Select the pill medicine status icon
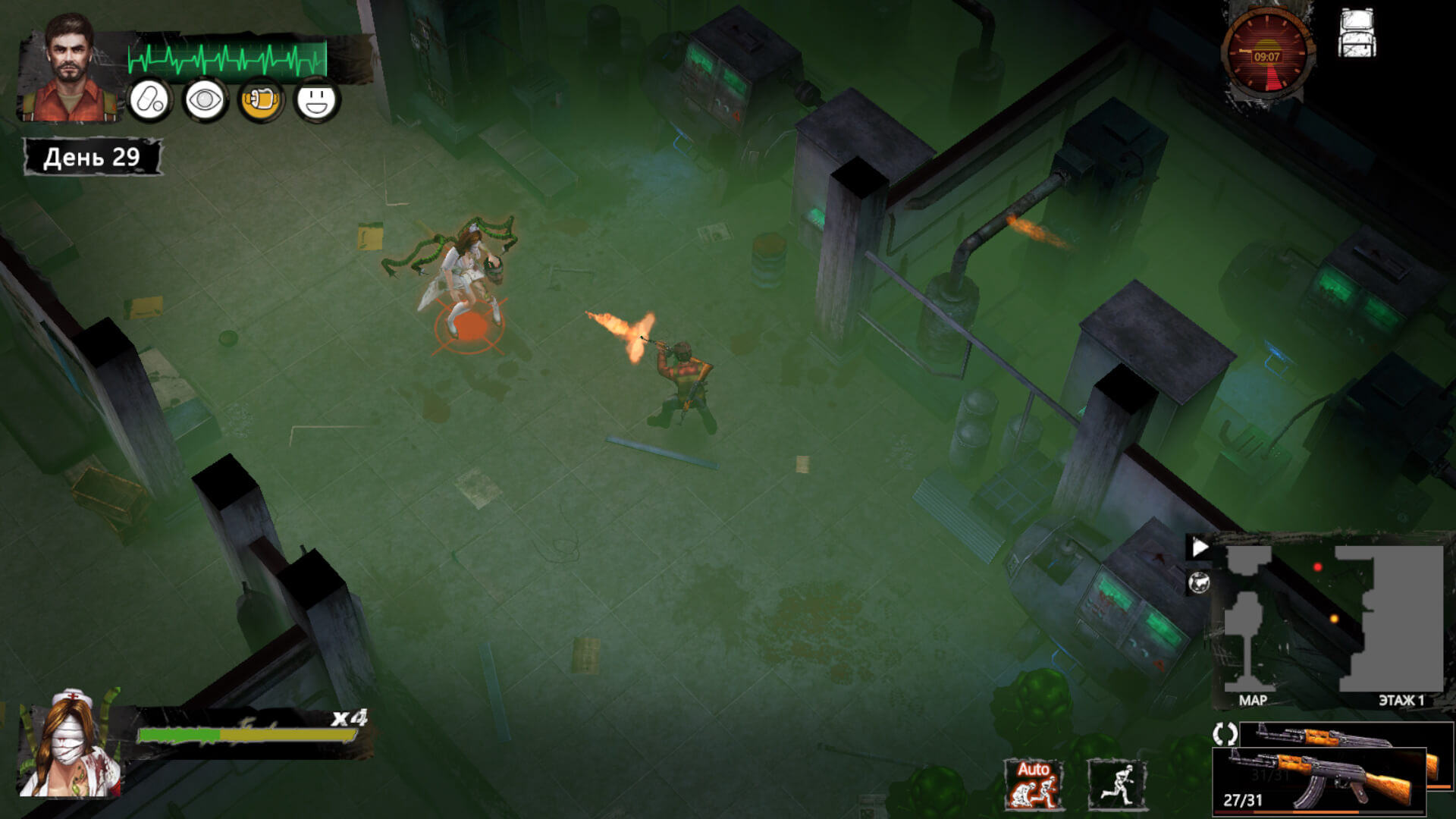 click(x=149, y=100)
